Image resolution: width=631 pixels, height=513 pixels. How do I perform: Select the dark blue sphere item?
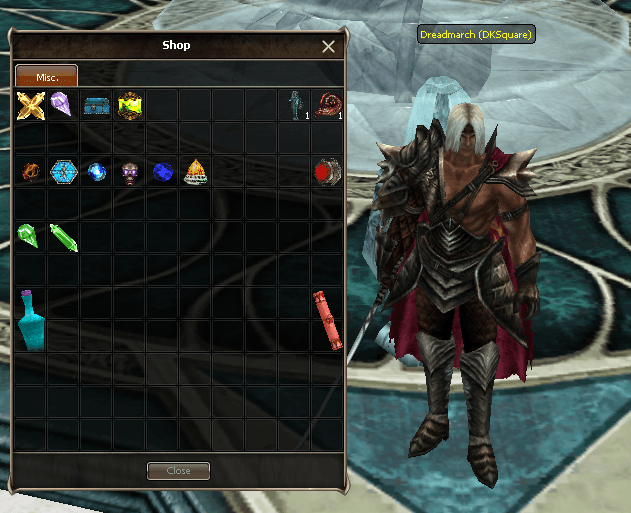162,171
